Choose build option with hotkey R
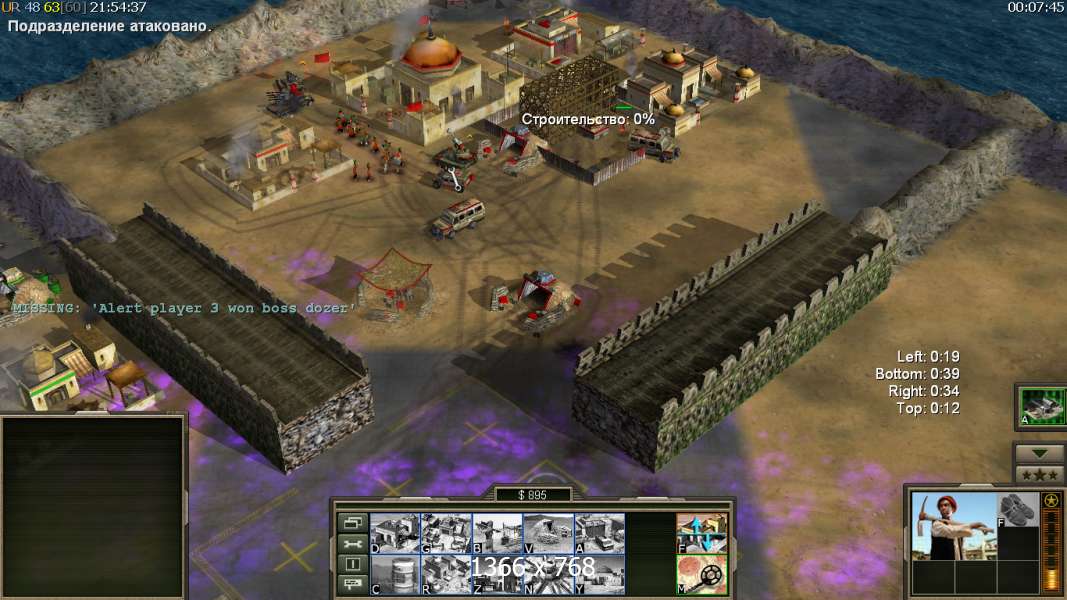 coord(445,574)
